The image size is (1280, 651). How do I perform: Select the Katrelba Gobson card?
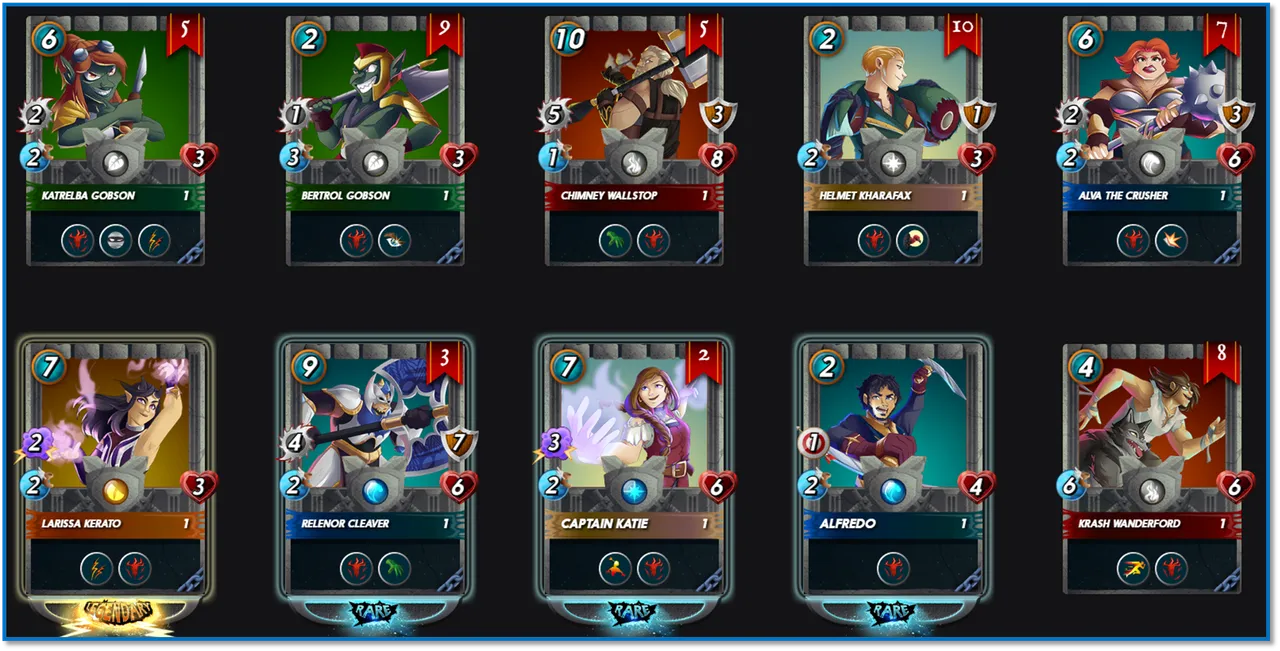(x=116, y=140)
